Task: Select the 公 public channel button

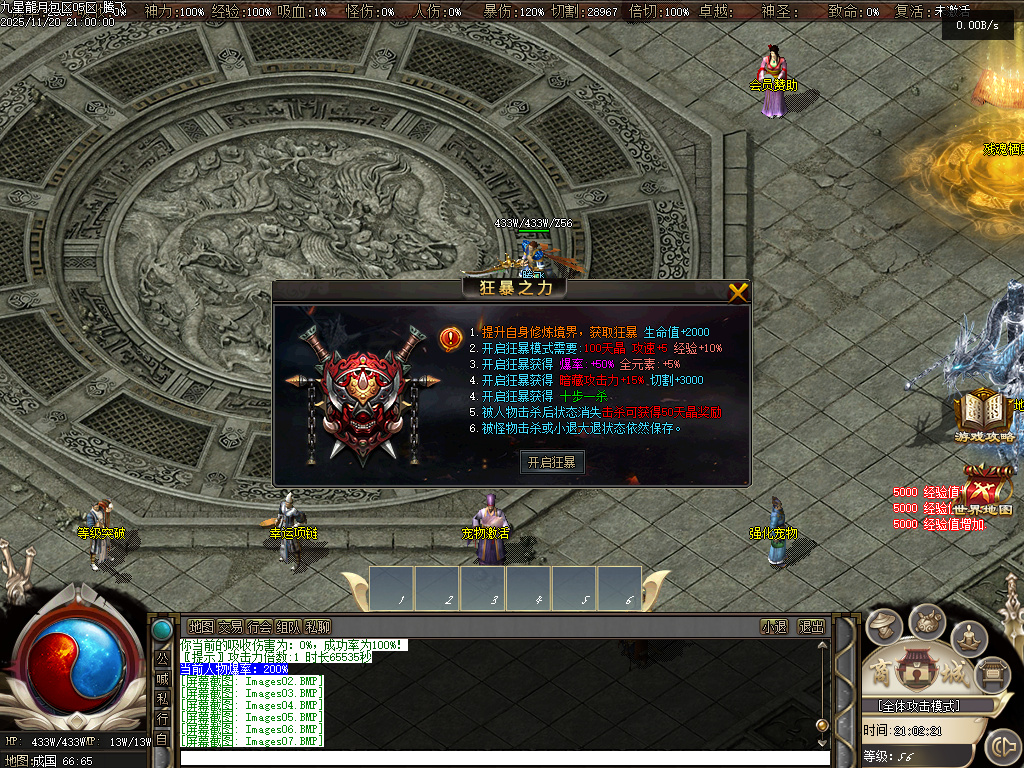Action: coord(162,659)
